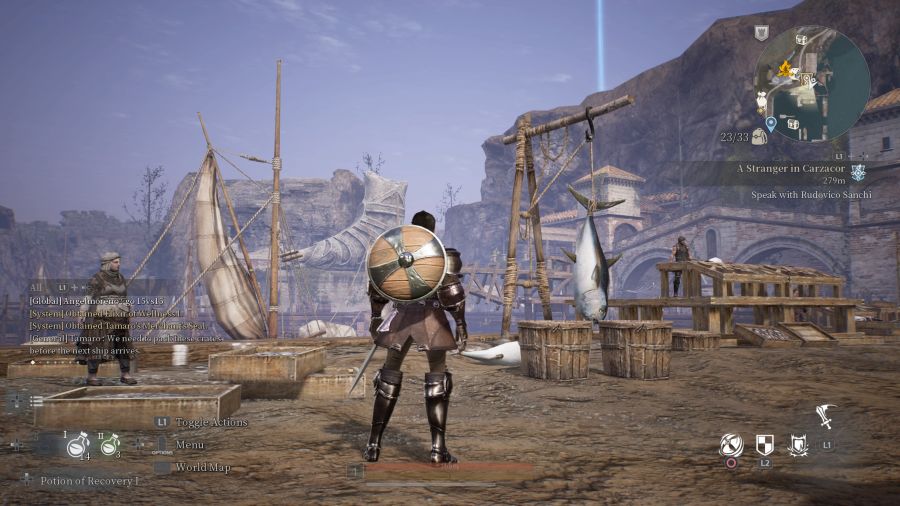
Task: Open the World Map
Action: (x=202, y=467)
